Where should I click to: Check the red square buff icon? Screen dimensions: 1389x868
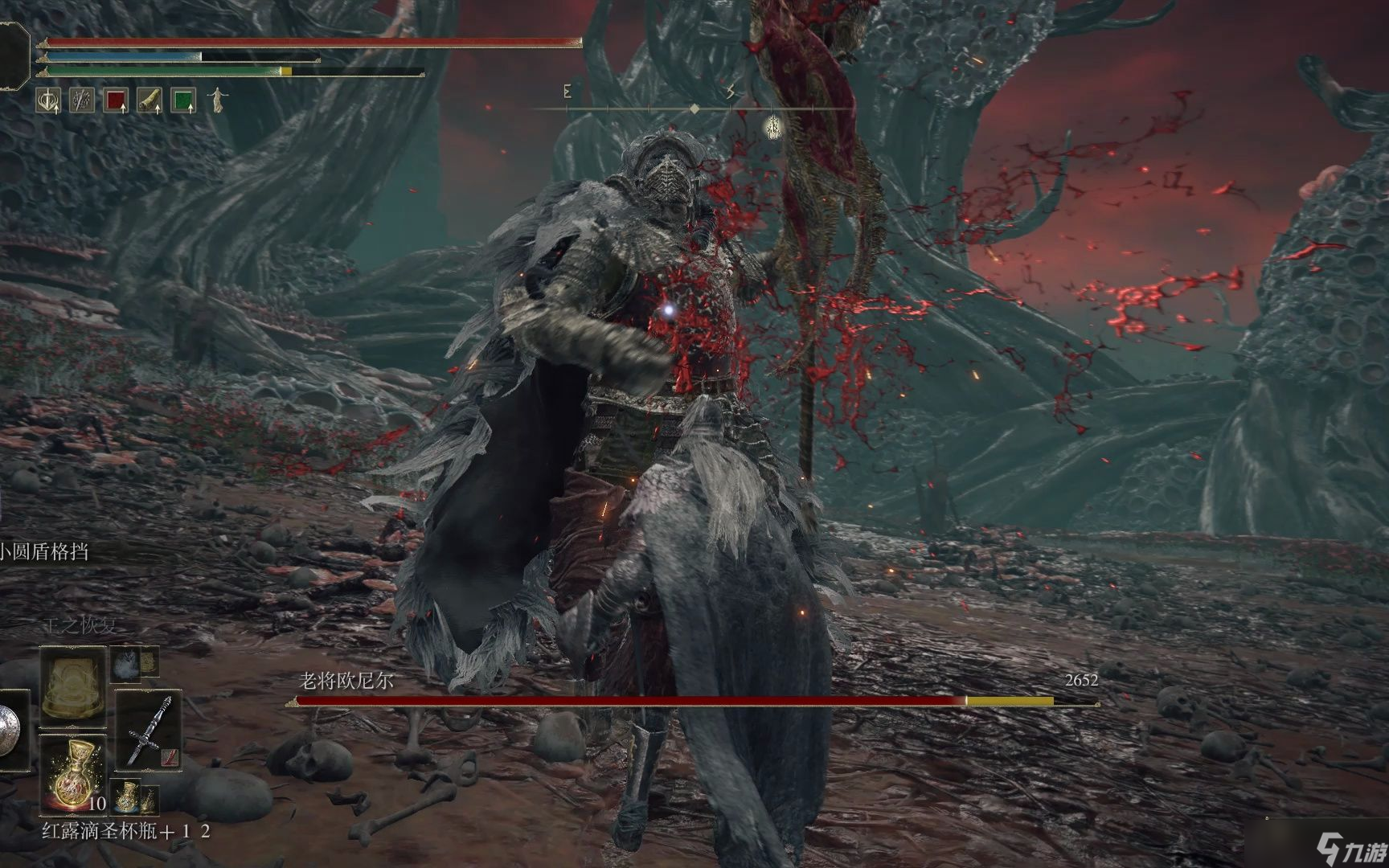coord(117,100)
